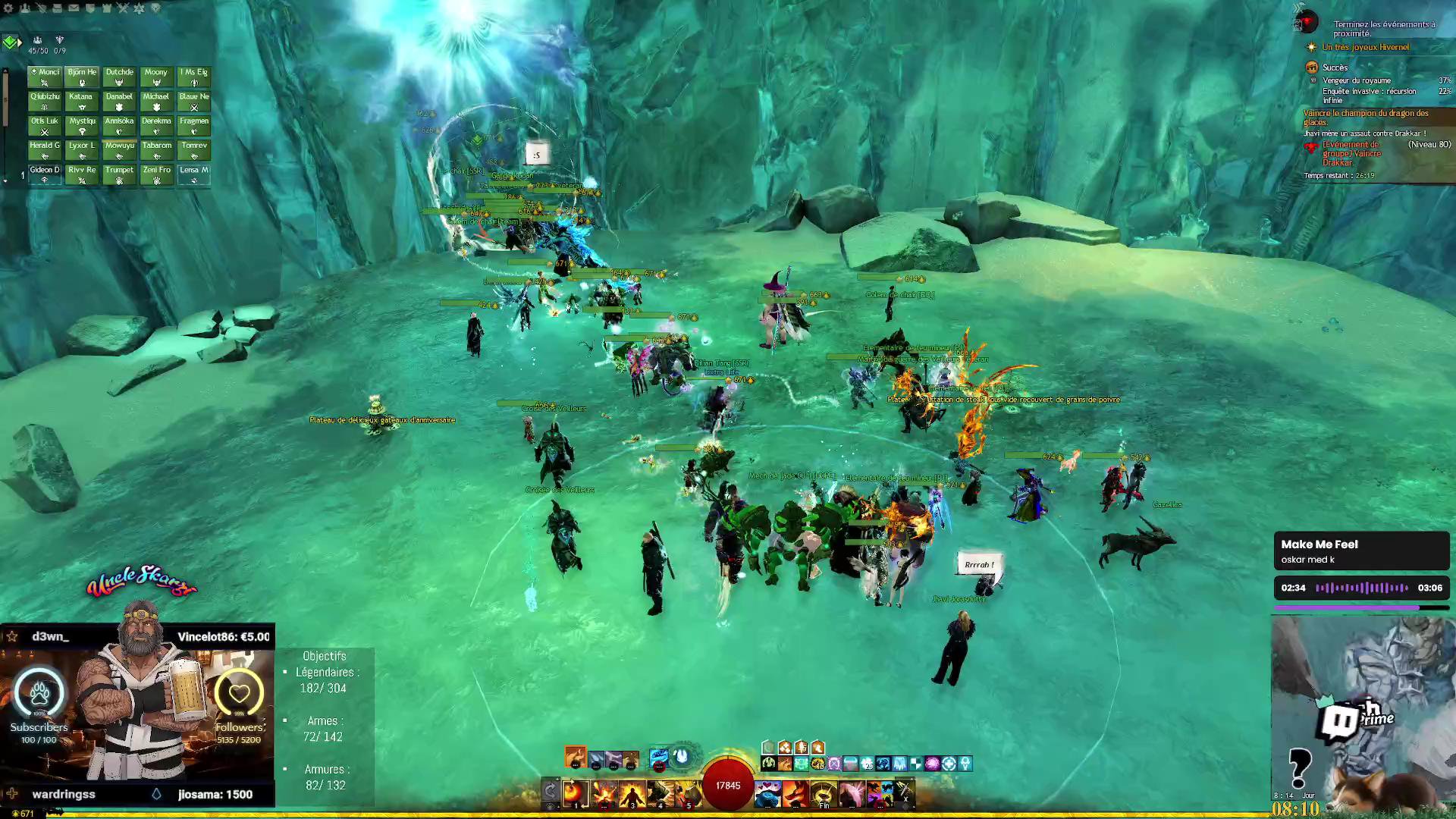Image resolution: width=1456 pixels, height=819 pixels.
Task: Open the crossed swords PvP icon
Action: pos(123,8)
